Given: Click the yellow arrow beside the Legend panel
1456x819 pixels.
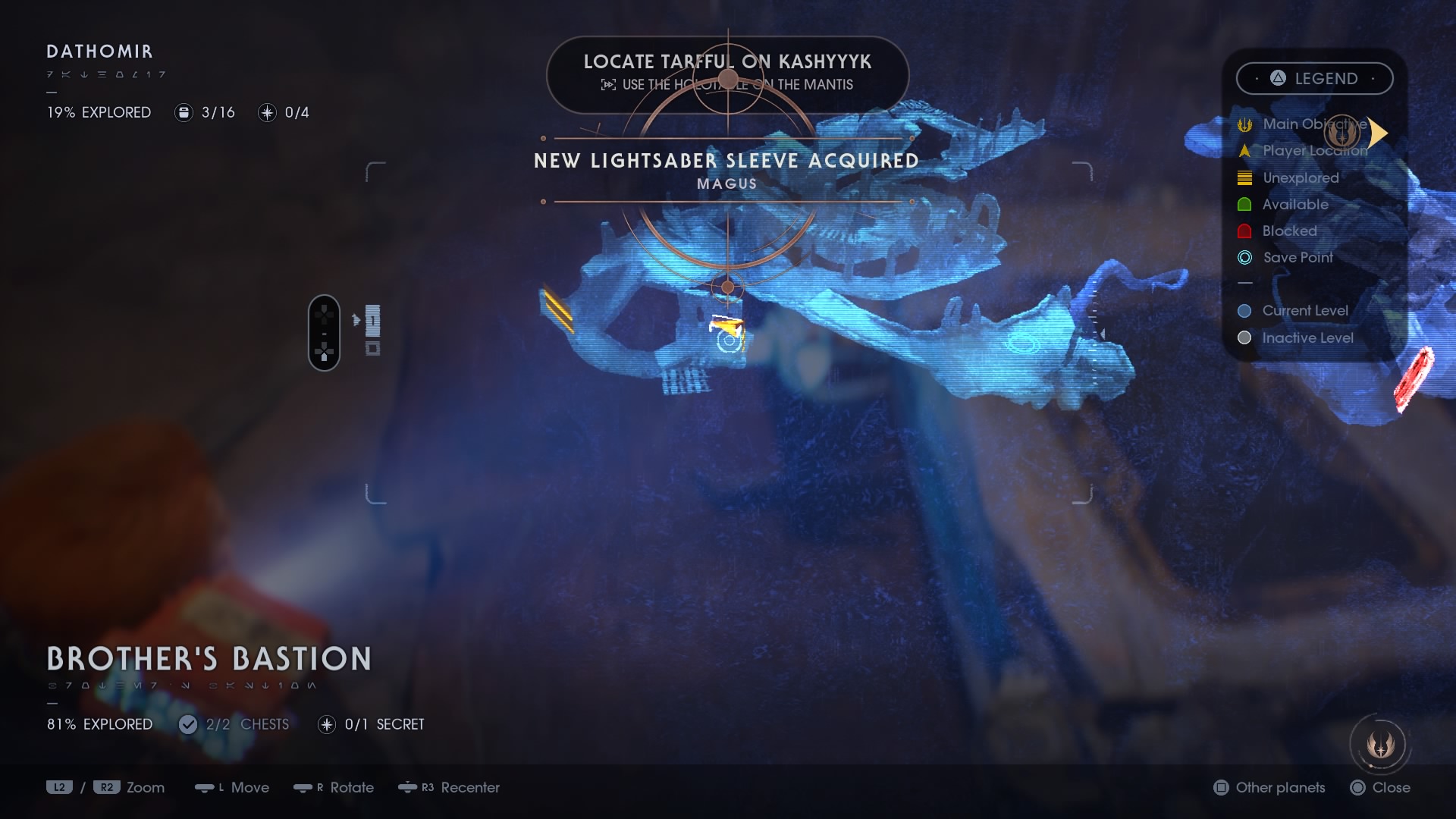Looking at the screenshot, I should [1378, 133].
